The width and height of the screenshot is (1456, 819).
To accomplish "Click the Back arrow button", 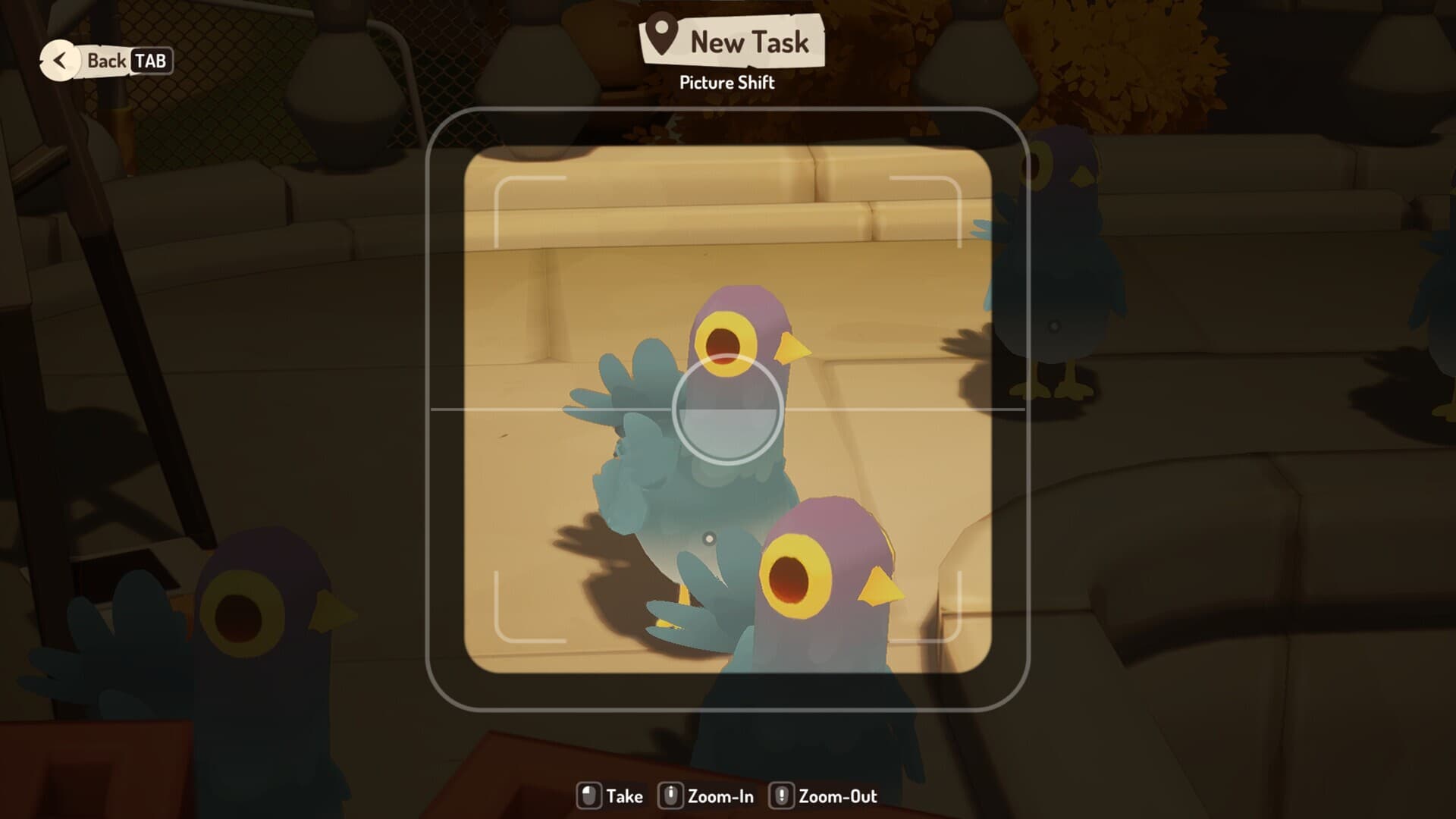I will [x=60, y=61].
